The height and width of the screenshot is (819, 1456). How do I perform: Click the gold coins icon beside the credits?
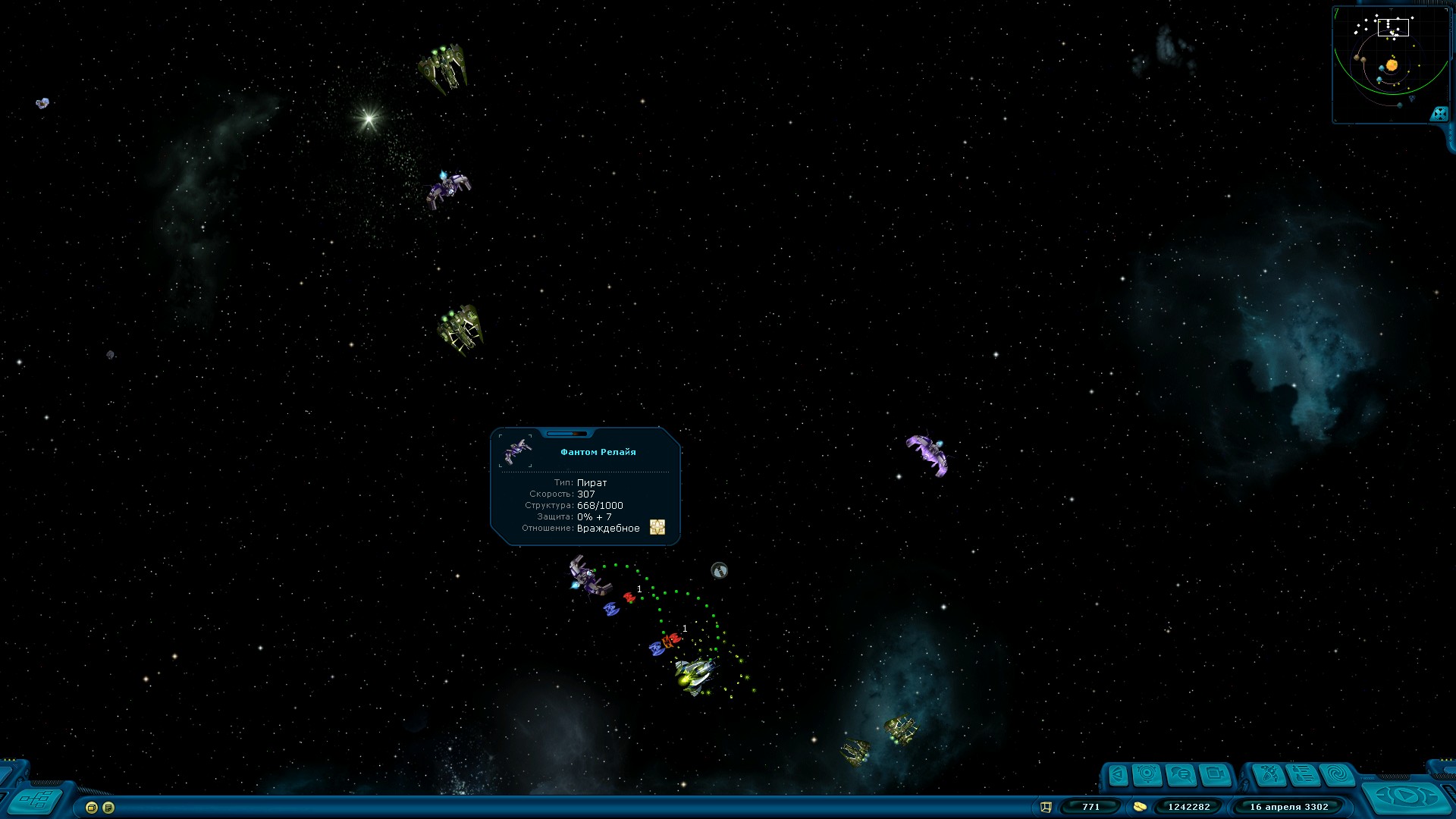[1139, 807]
